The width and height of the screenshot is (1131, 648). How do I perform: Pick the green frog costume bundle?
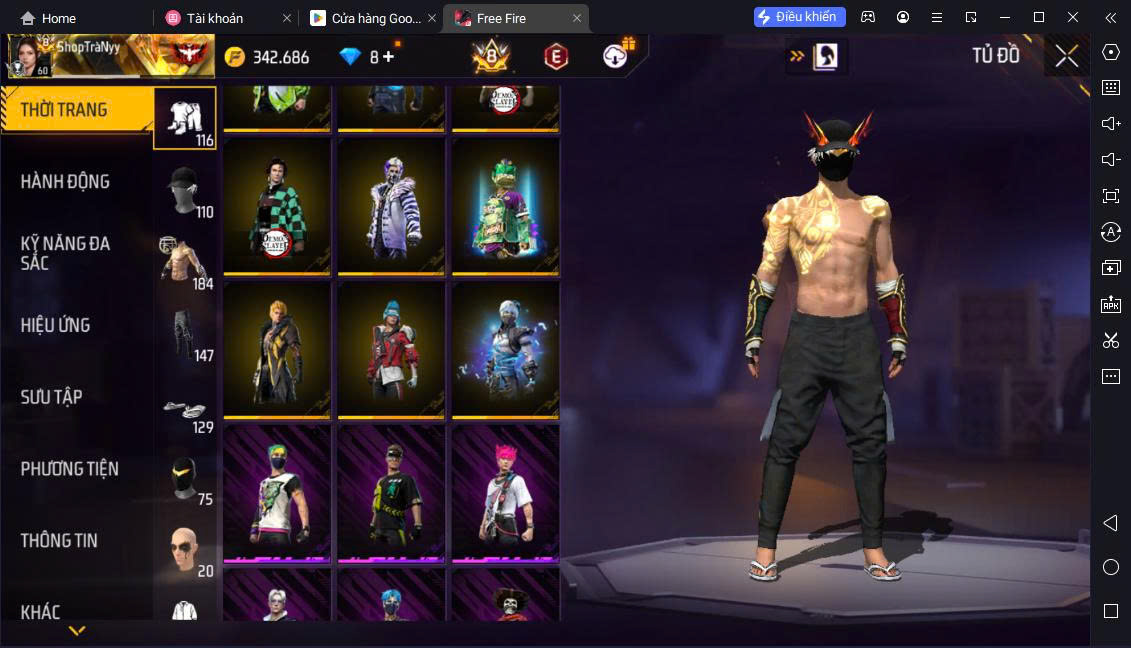tap(505, 206)
